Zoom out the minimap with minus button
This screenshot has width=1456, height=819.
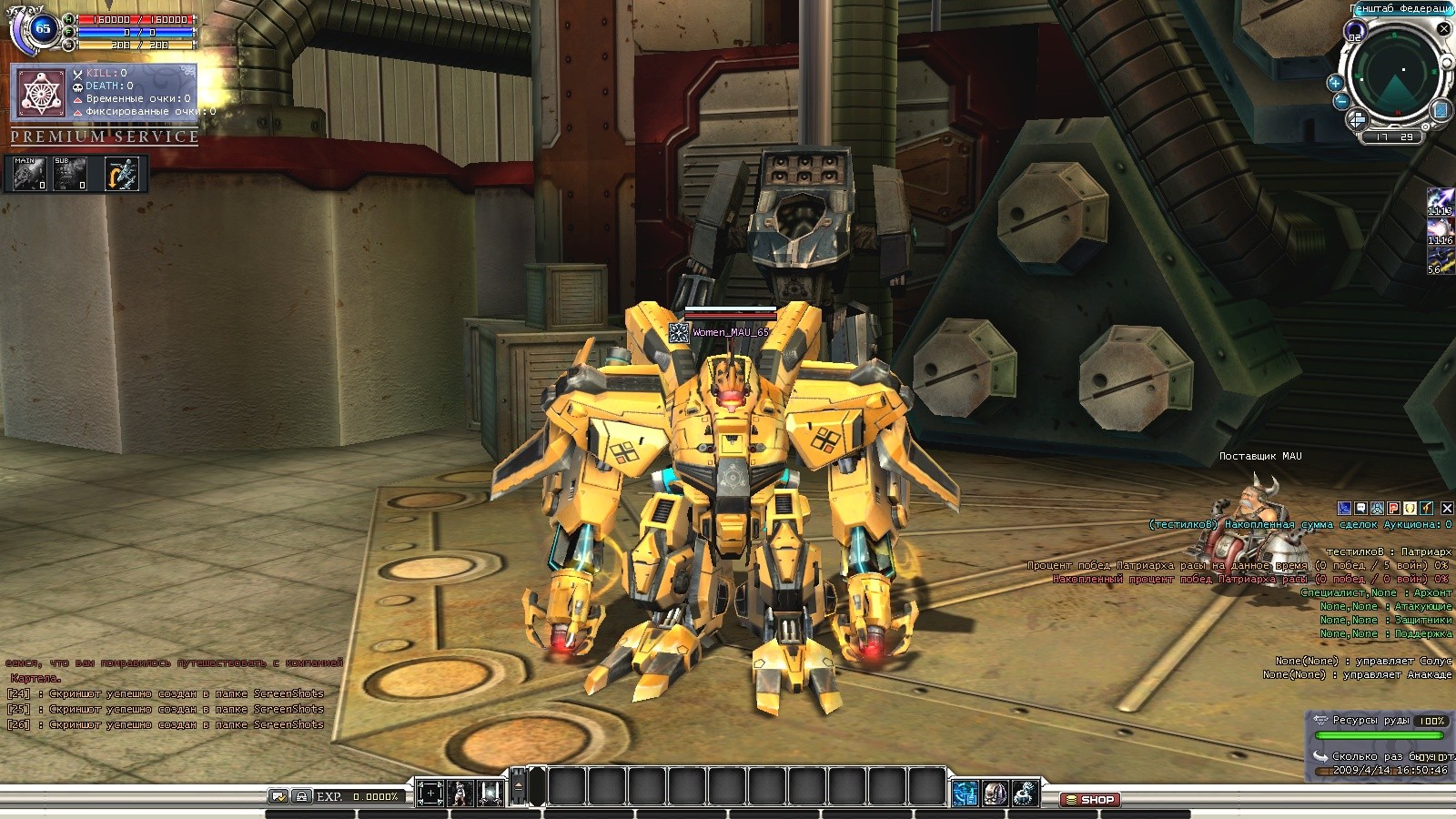1340,101
